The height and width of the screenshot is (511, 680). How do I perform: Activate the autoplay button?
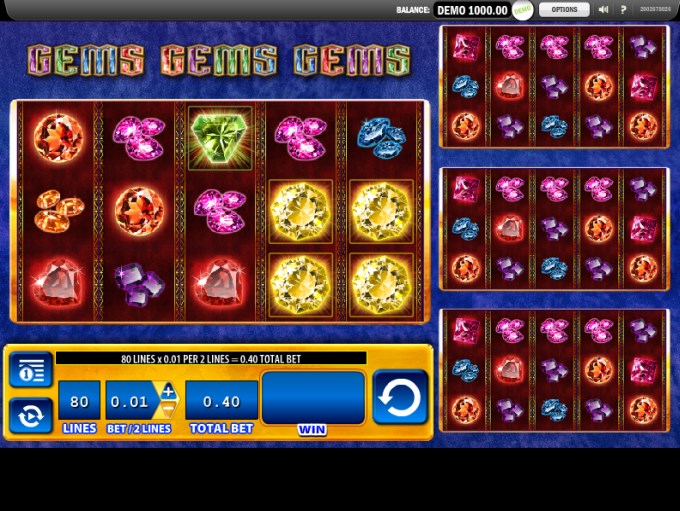pyautogui.click(x=30, y=416)
